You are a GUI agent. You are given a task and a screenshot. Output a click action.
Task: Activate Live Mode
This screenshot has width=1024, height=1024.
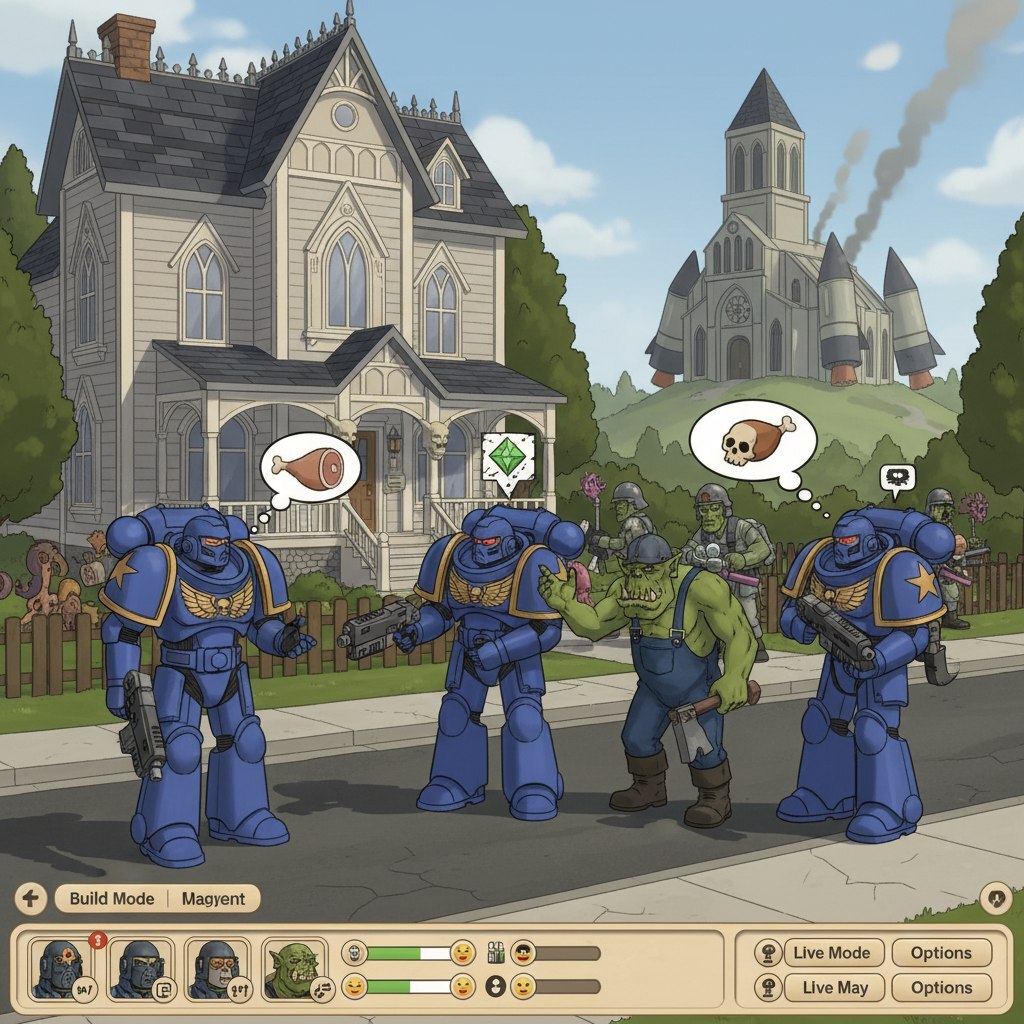coord(832,952)
